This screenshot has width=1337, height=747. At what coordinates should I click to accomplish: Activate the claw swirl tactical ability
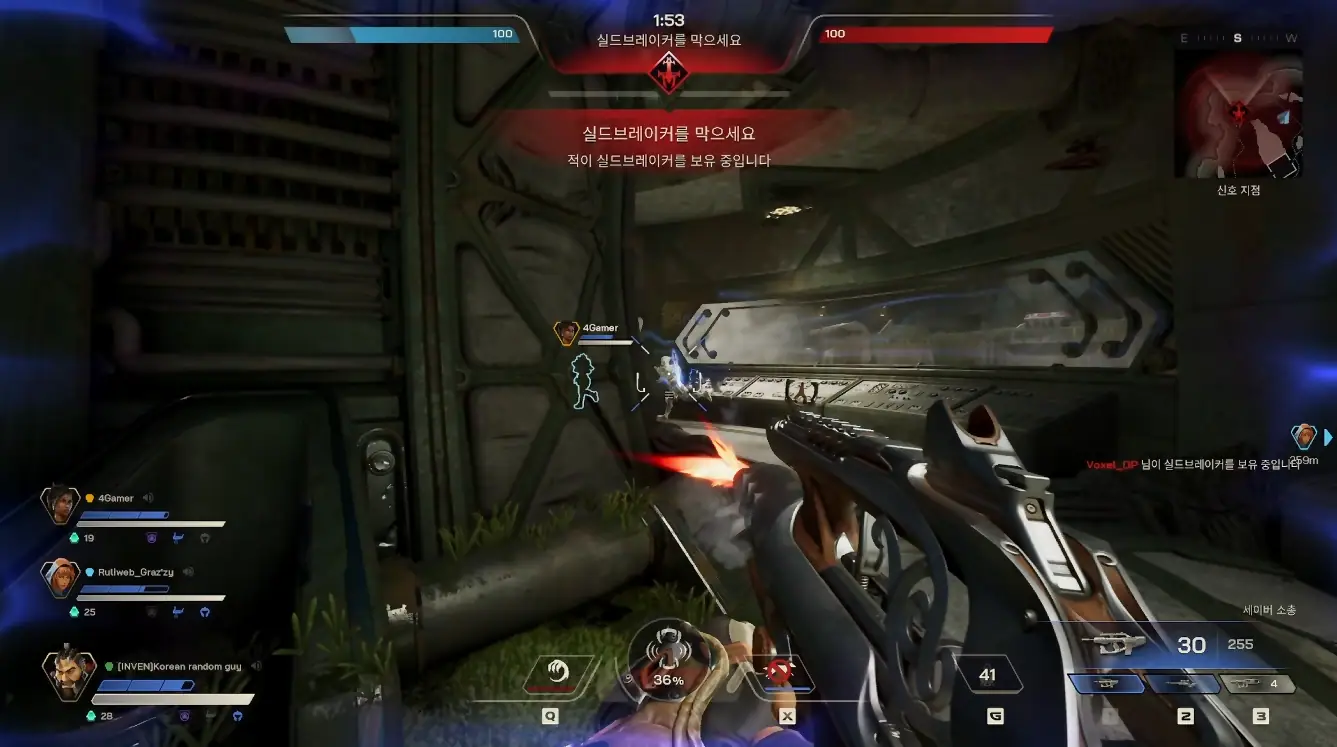coord(557,672)
